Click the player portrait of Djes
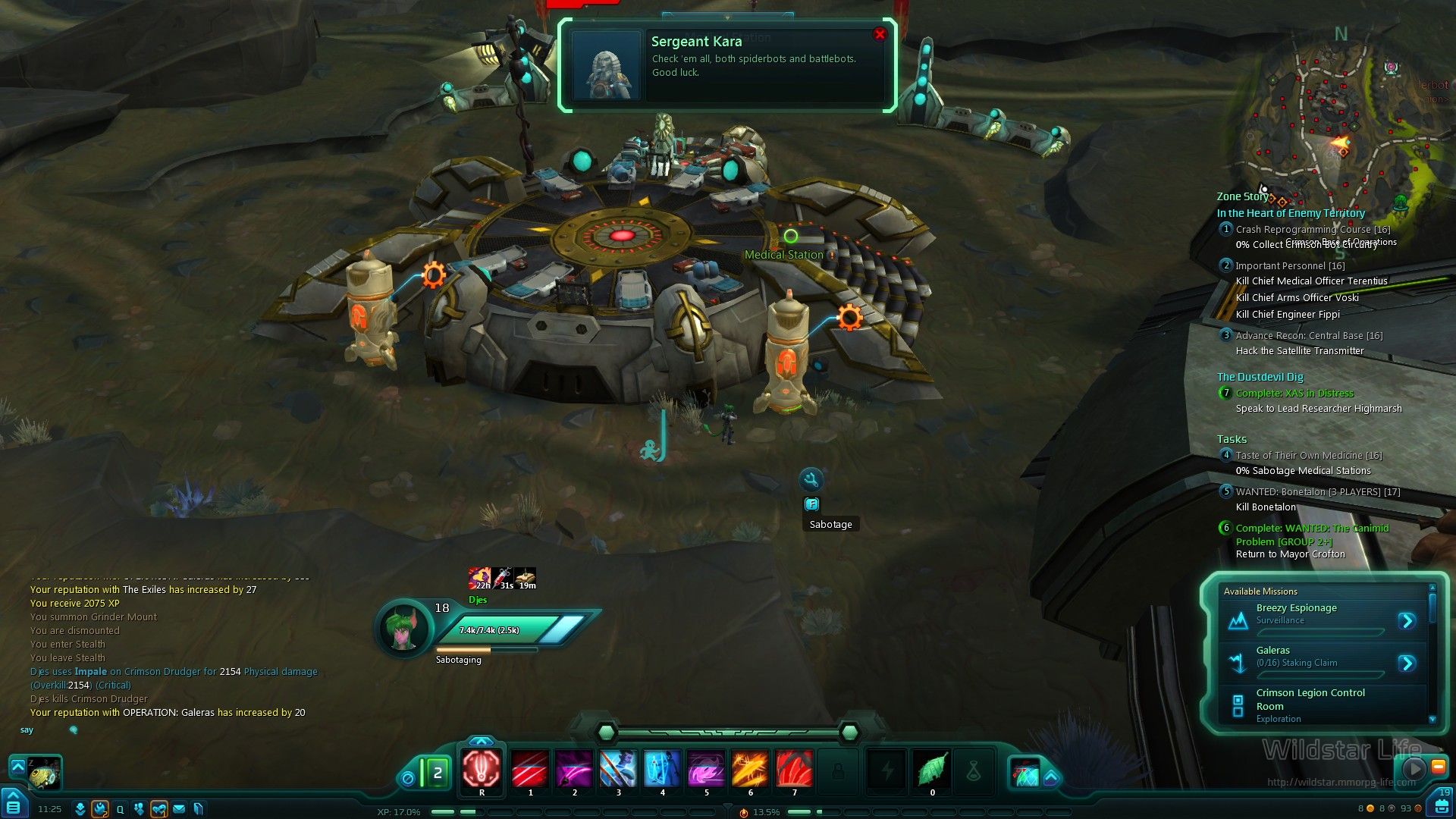The height and width of the screenshot is (819, 1456). click(402, 629)
